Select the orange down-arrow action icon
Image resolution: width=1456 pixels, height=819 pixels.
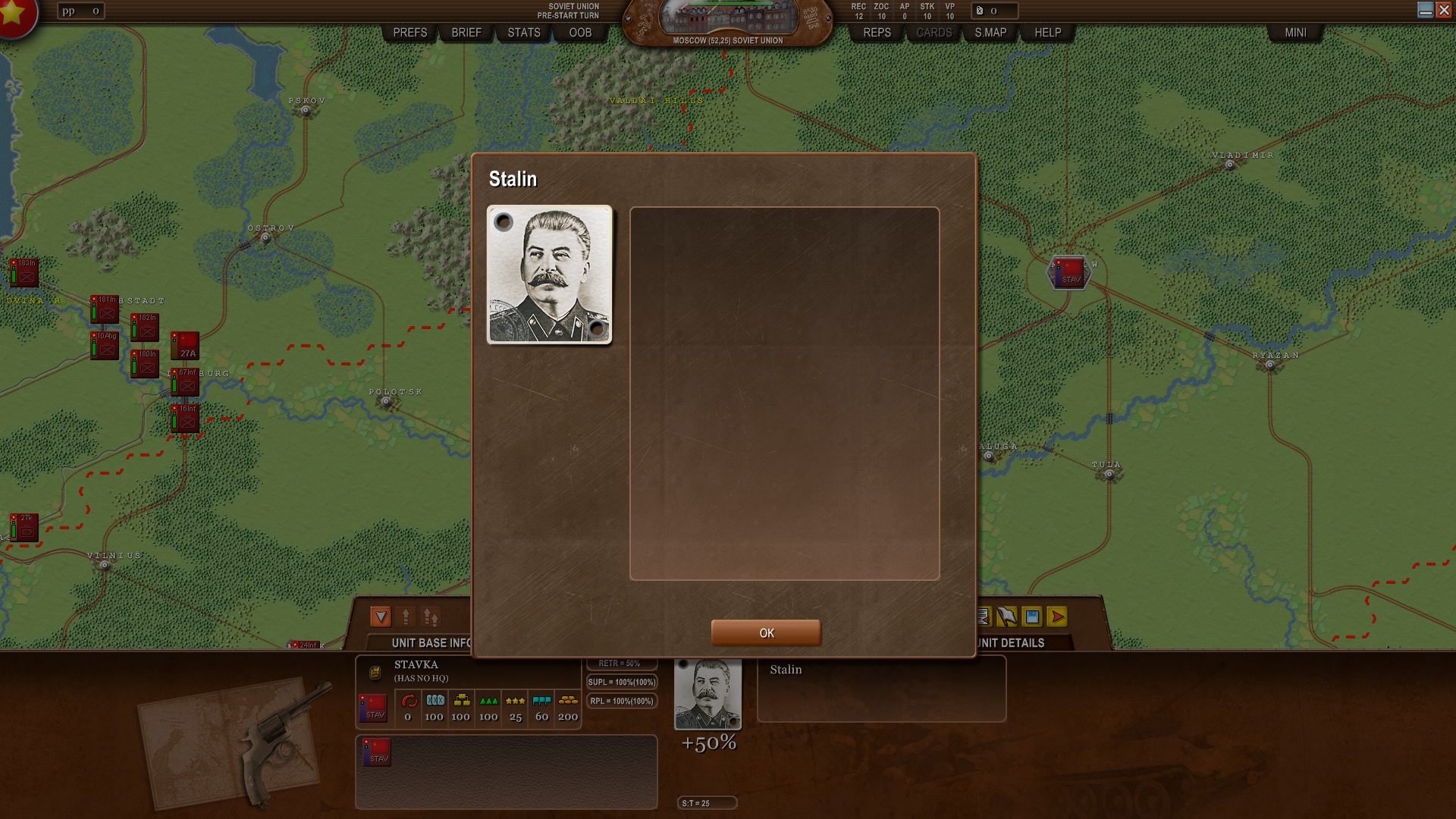381,617
